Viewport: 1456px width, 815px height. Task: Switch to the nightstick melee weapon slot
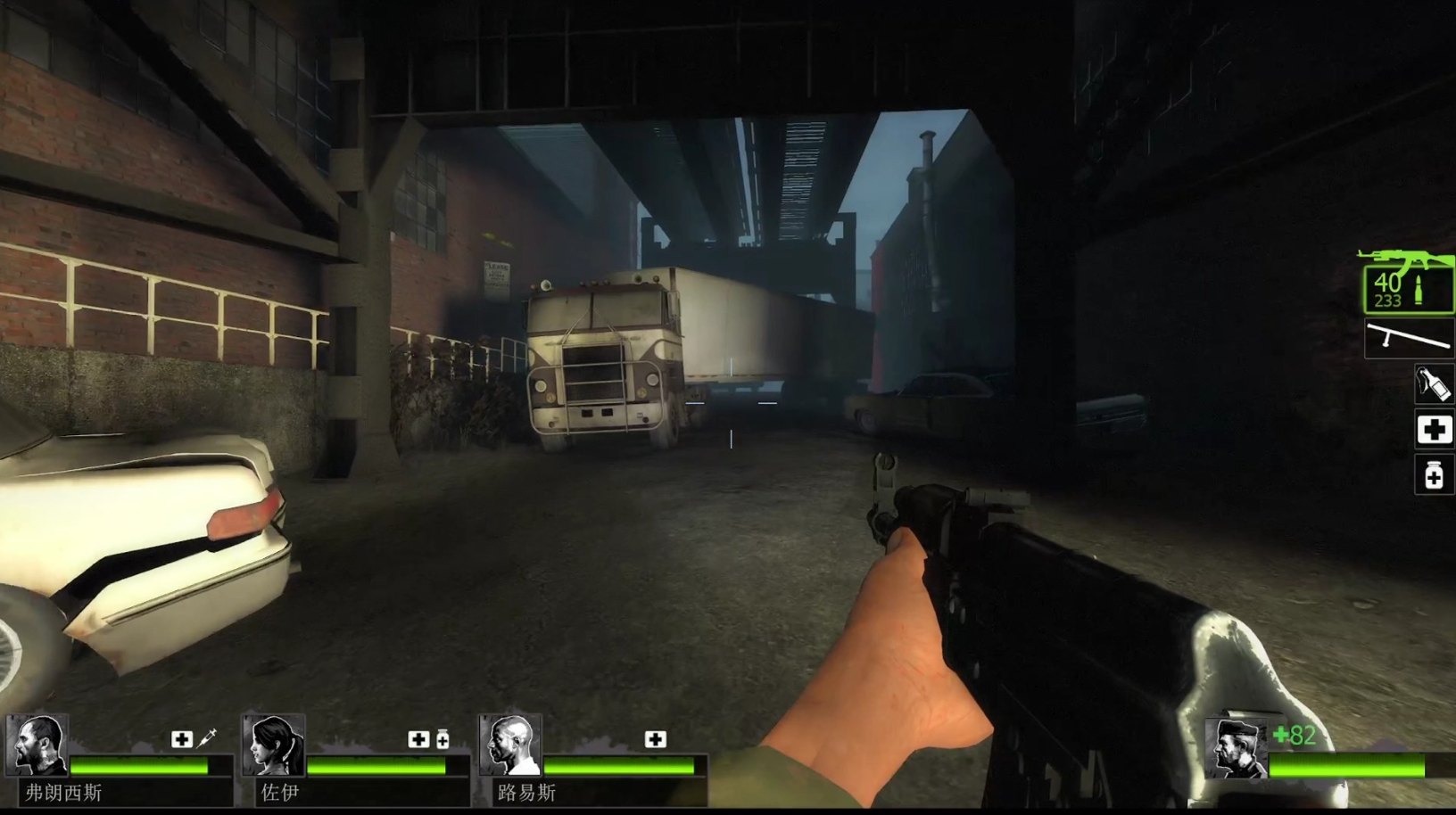(1410, 340)
